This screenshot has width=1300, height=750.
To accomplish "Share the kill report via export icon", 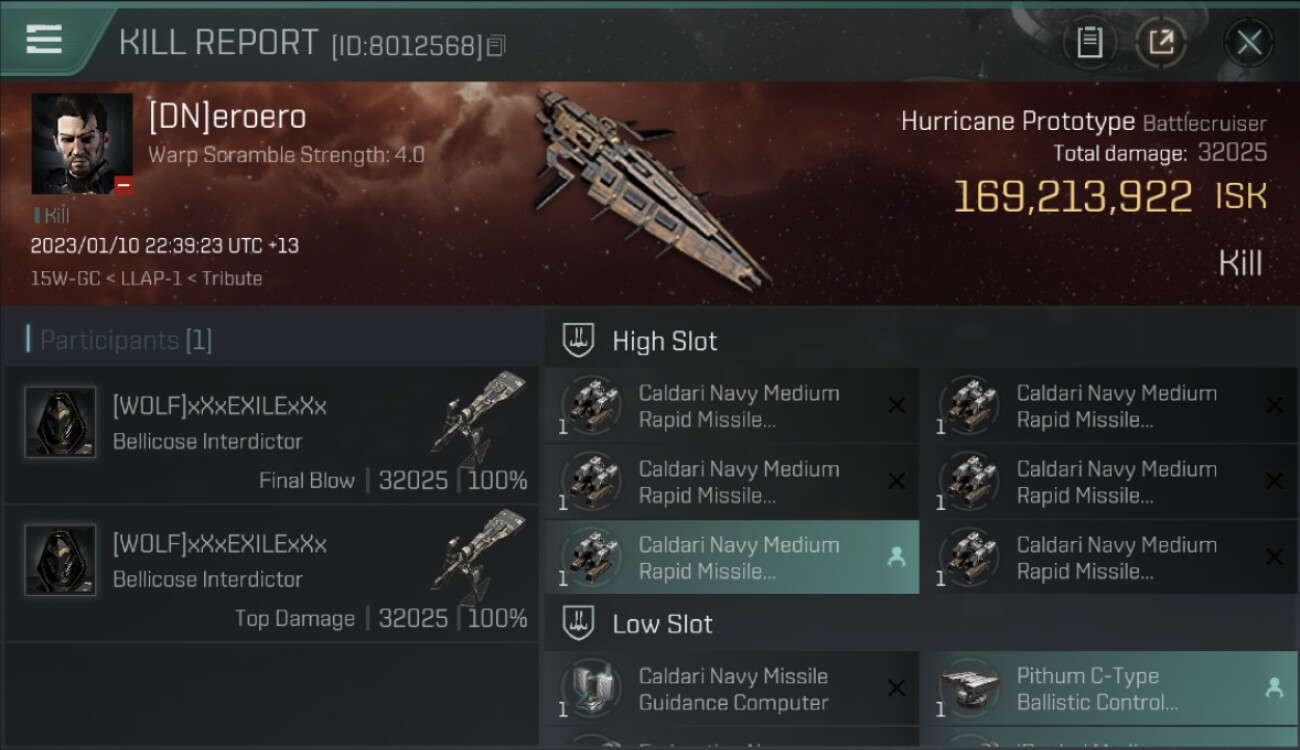I will point(1161,42).
